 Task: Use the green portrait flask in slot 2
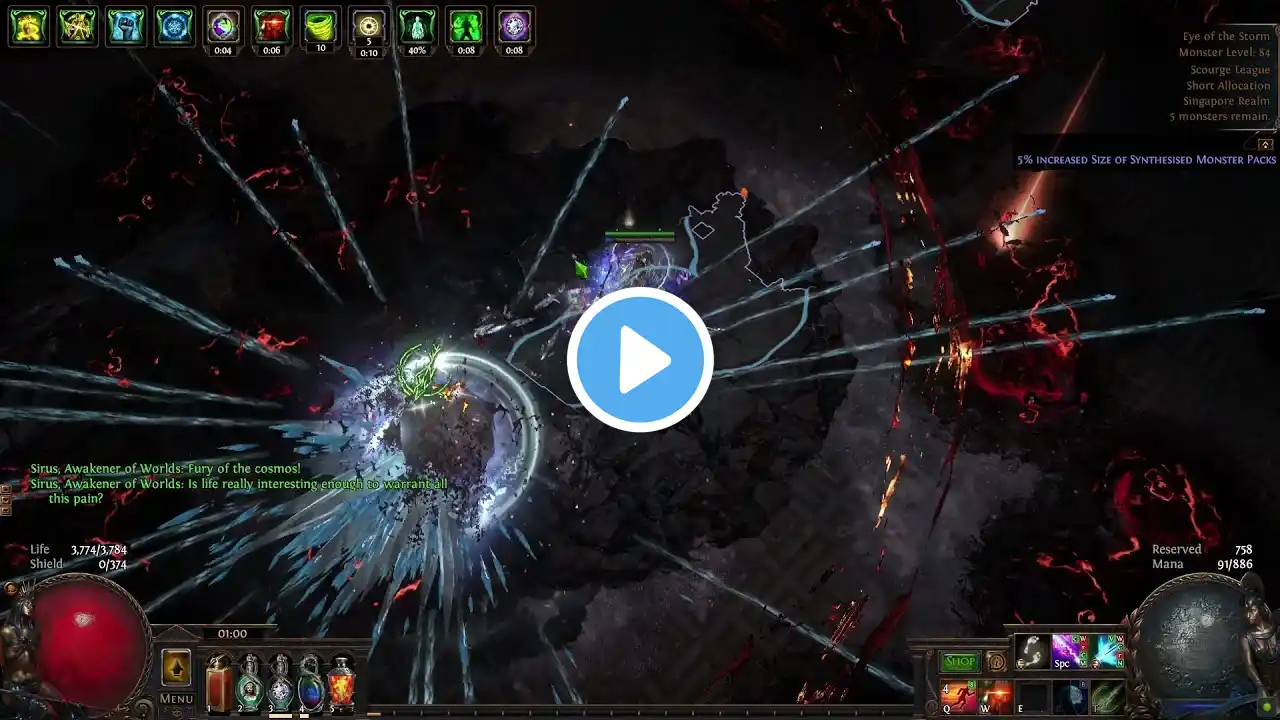pos(249,685)
